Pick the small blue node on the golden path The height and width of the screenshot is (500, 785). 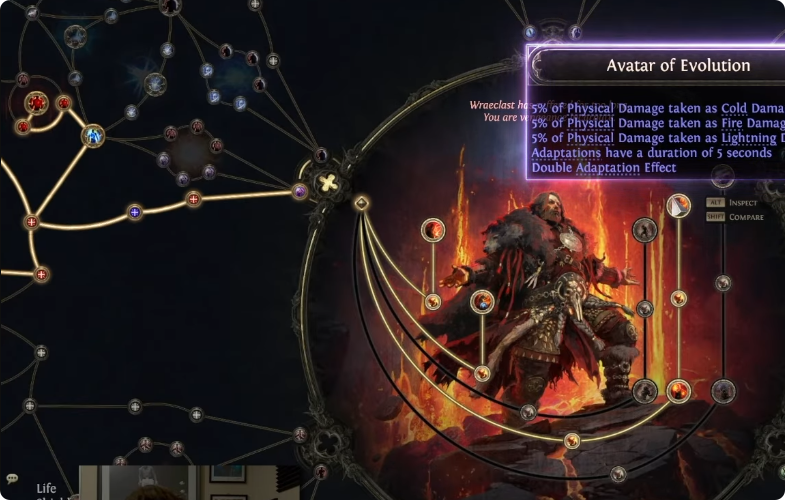coord(135,211)
